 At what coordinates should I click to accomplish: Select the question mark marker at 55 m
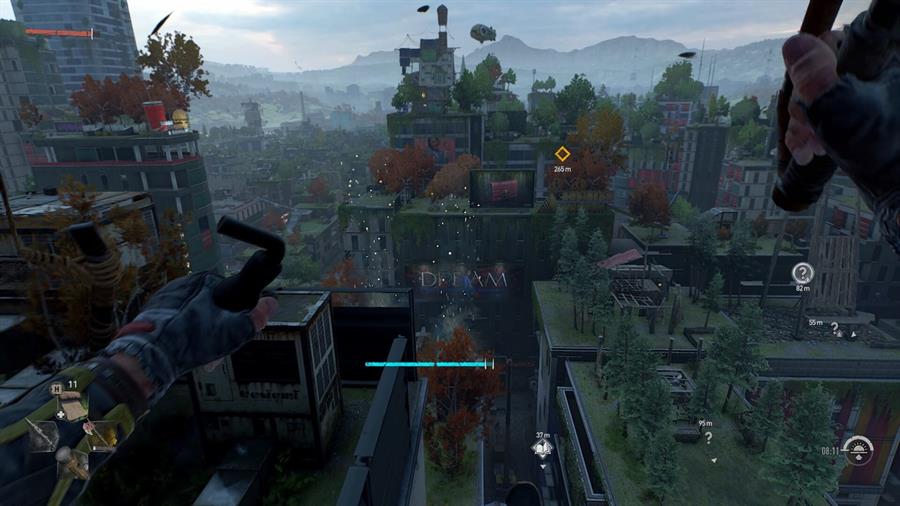pyautogui.click(x=834, y=327)
